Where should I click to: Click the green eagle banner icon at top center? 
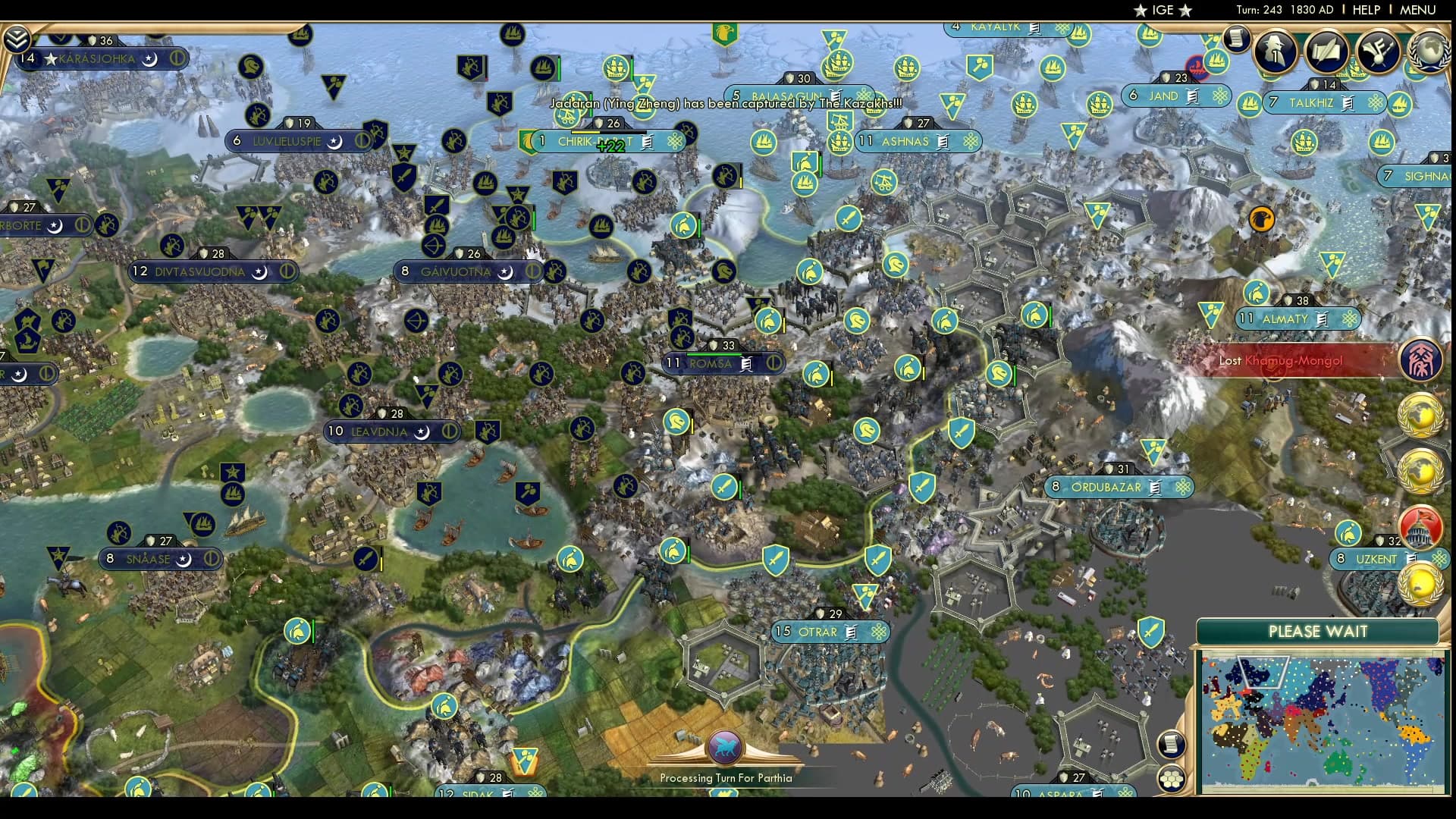pos(726,34)
